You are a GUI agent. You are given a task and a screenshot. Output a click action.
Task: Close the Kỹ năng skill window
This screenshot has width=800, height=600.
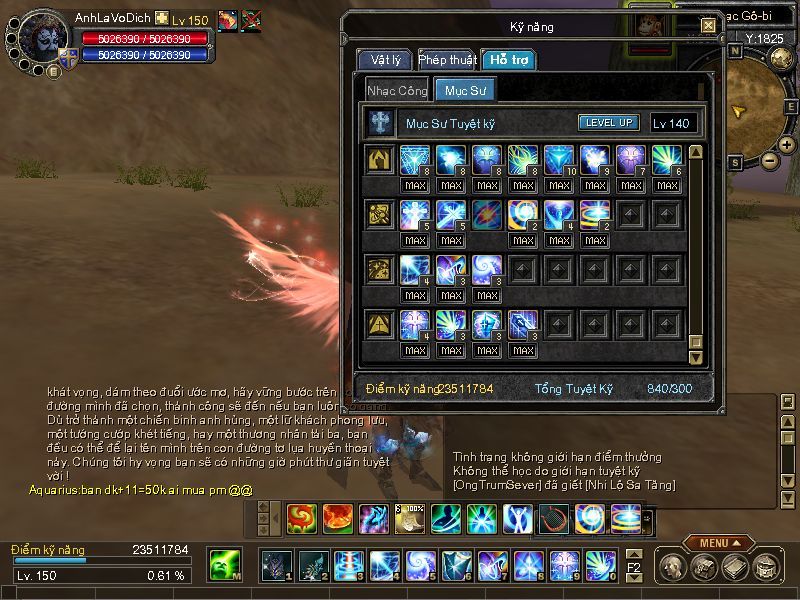pos(709,25)
